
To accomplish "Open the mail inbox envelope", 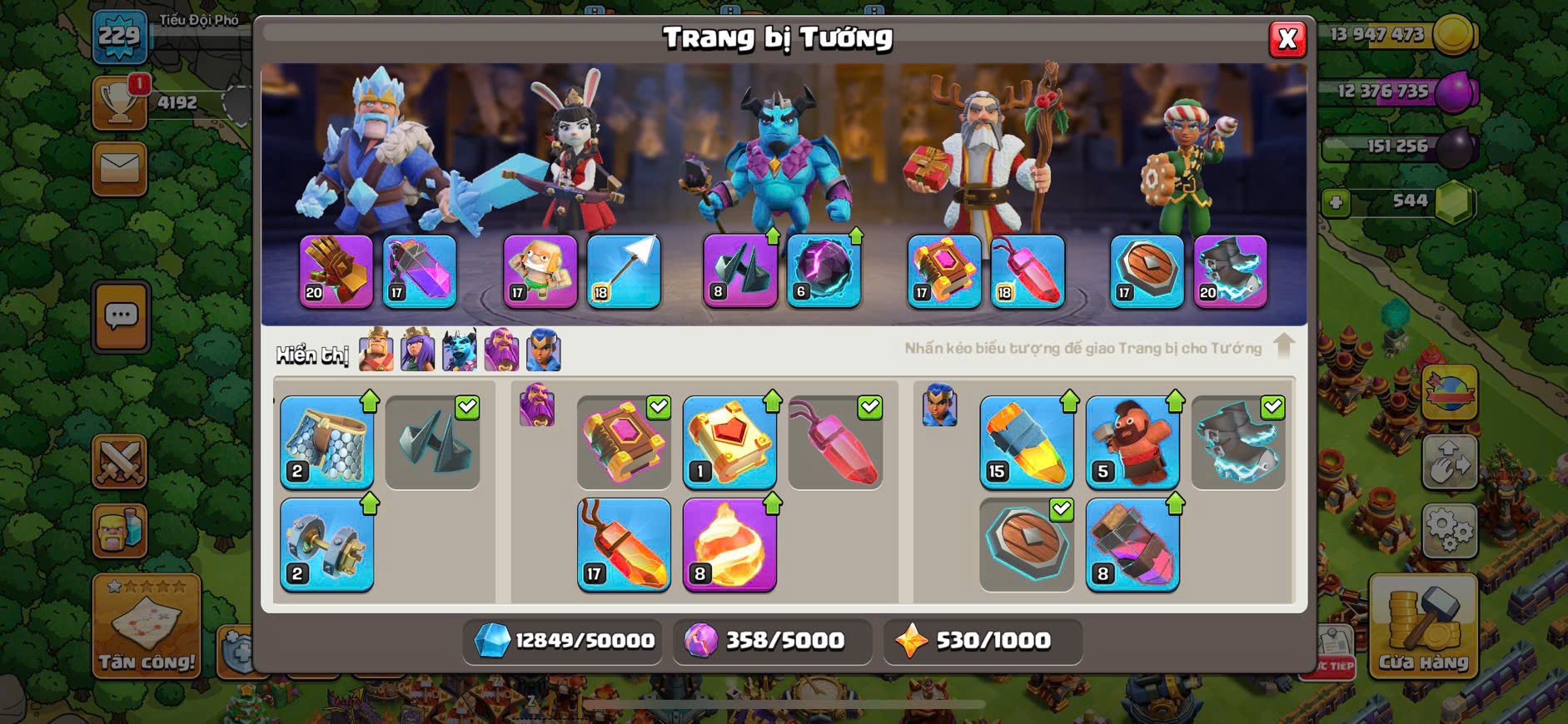I will 120,169.
